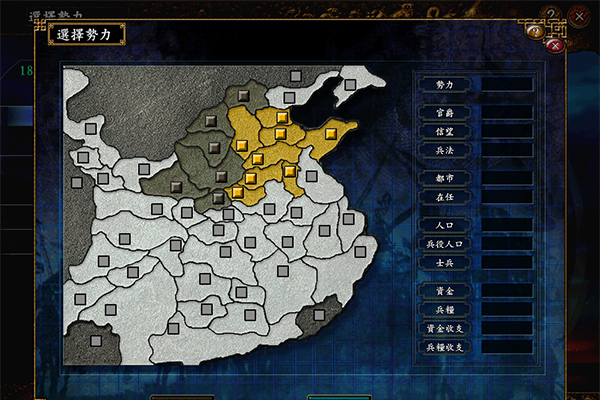Pick the city in the dark southwestern corner territory

[96, 340]
